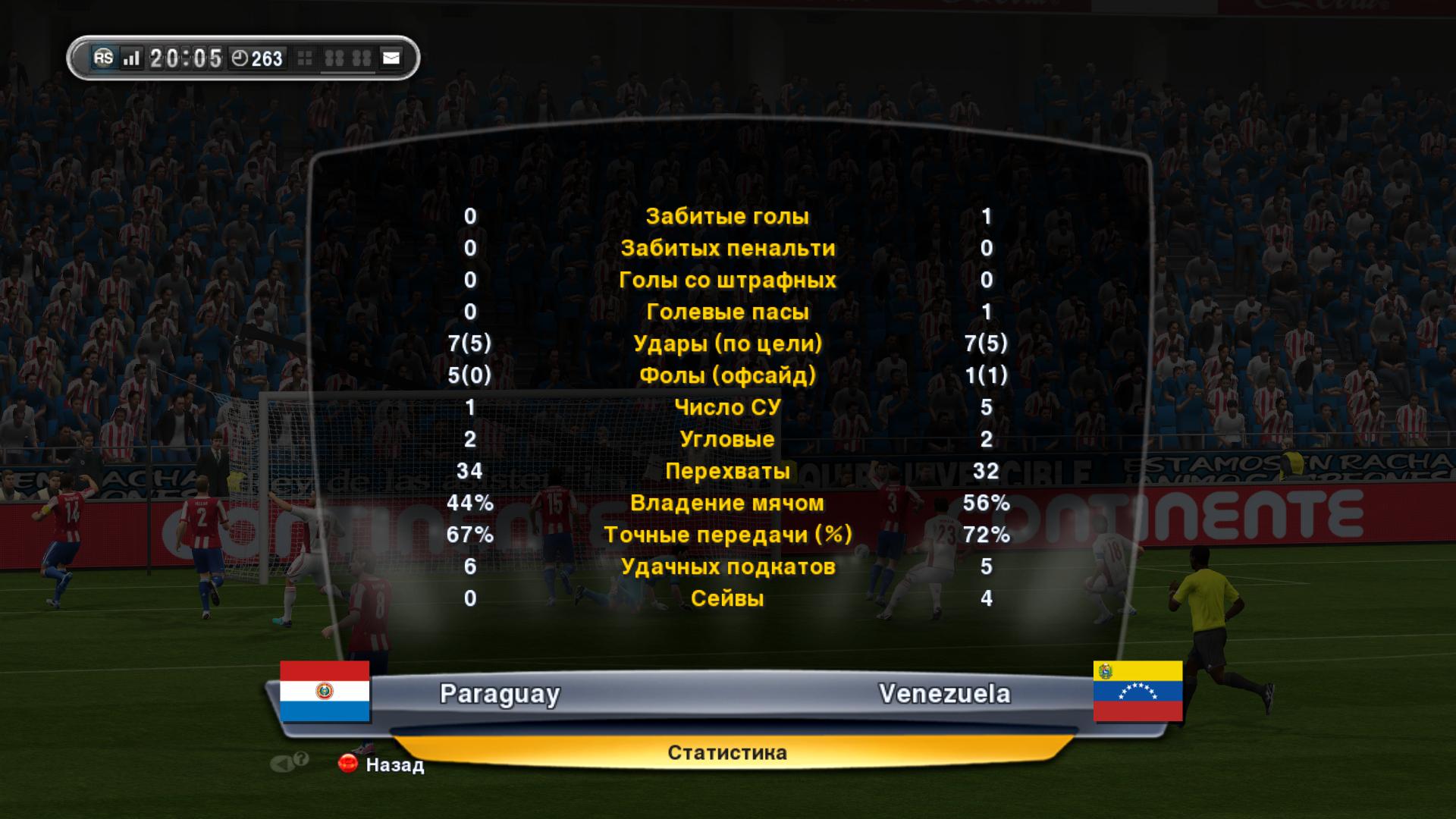This screenshot has width=1456, height=819.
Task: Click the faded question mark help icon
Action: coord(301,759)
